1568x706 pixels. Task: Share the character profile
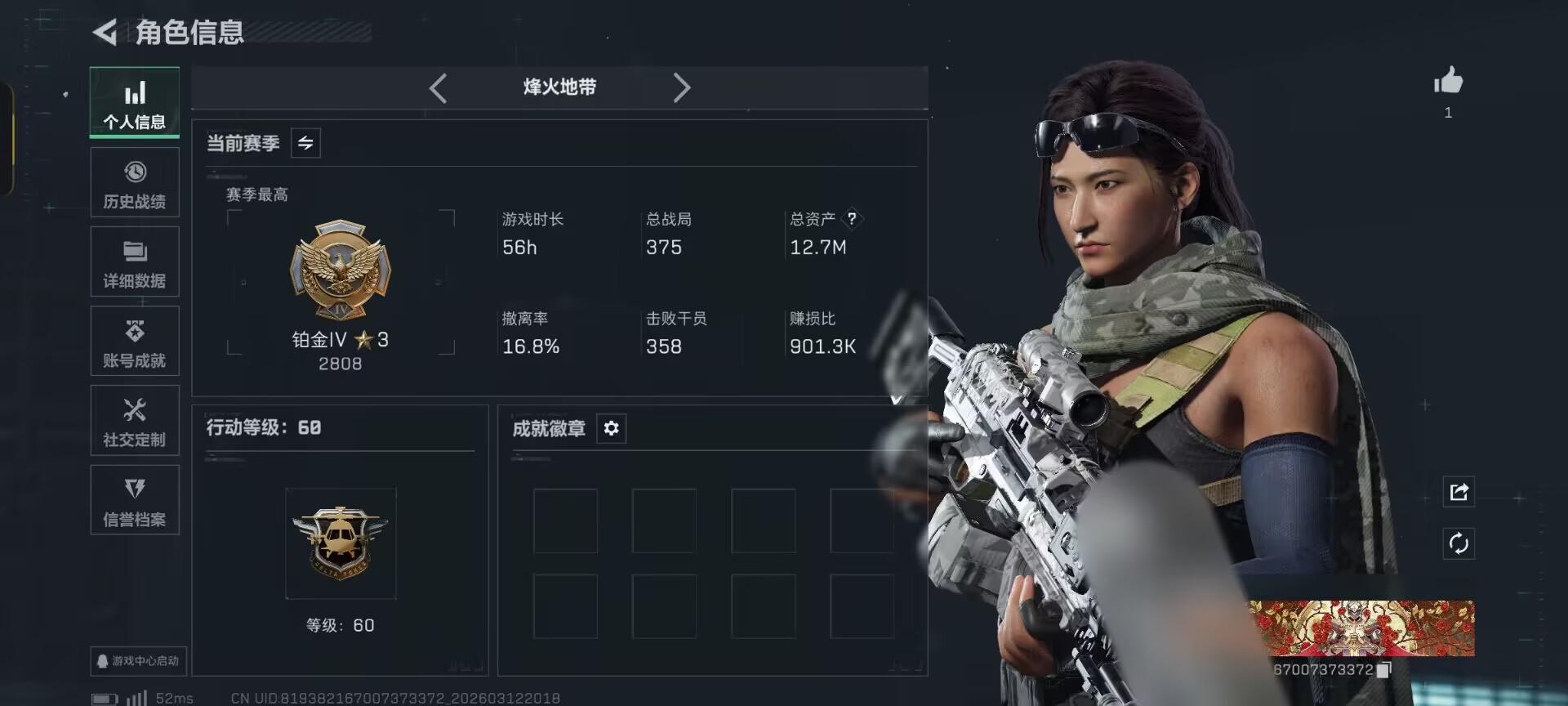pyautogui.click(x=1459, y=492)
